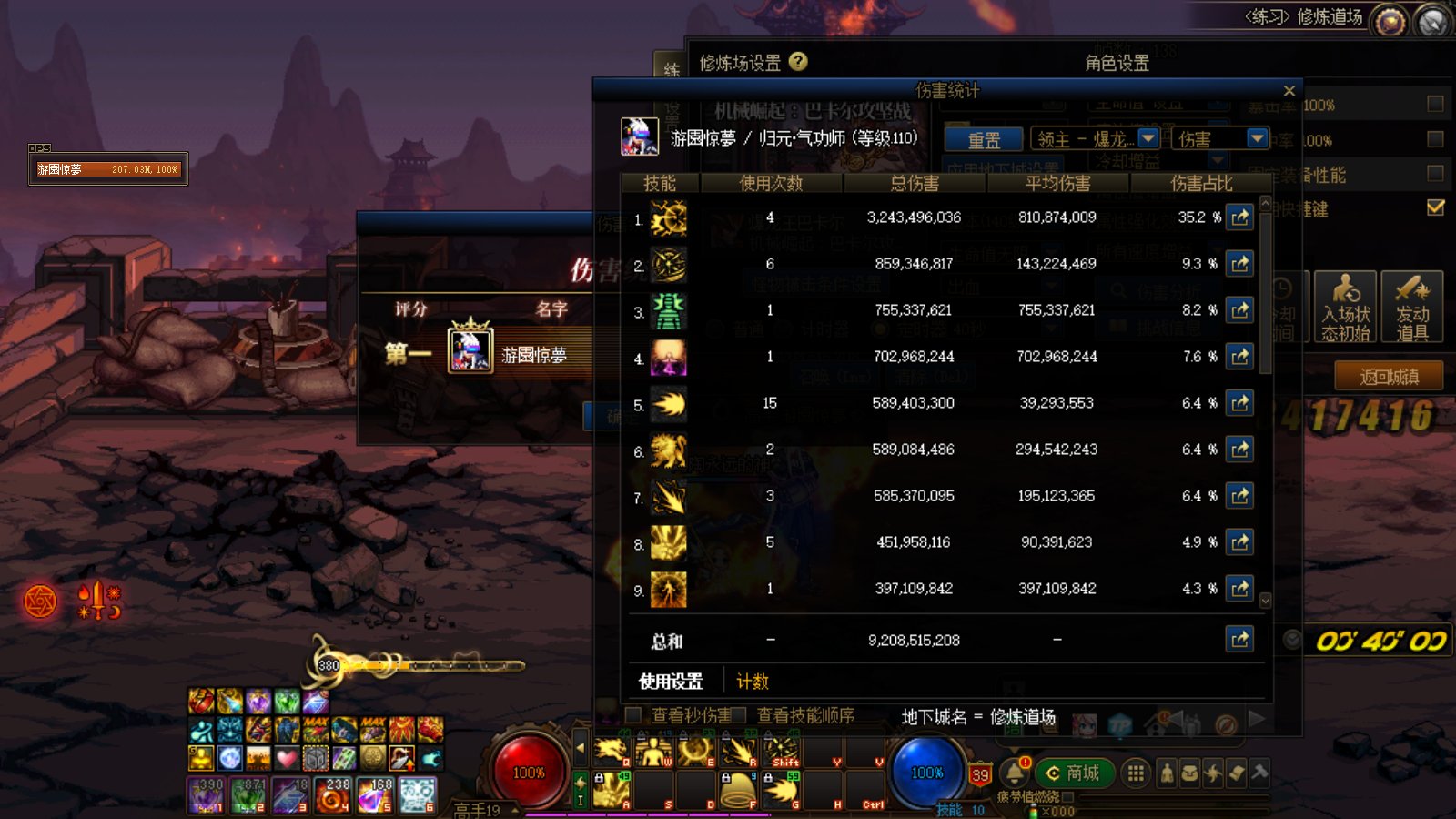
Task: Select the top skill icon in damage ranking
Action: click(x=669, y=217)
